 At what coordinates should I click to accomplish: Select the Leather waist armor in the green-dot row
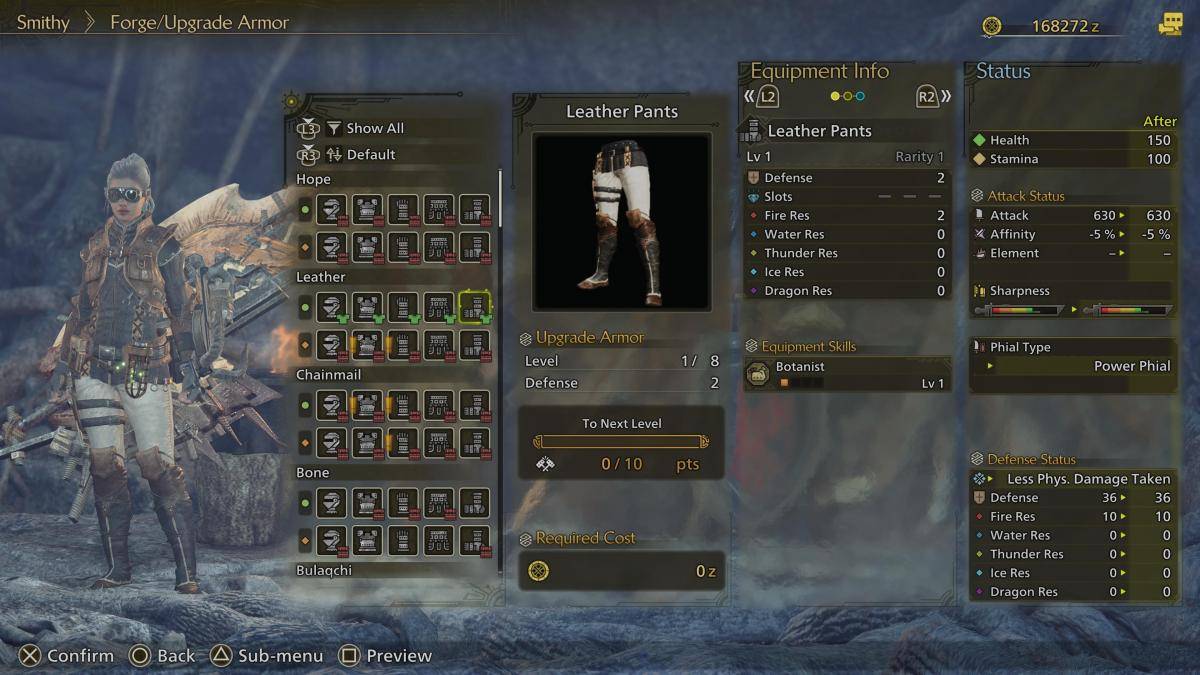click(x=439, y=307)
